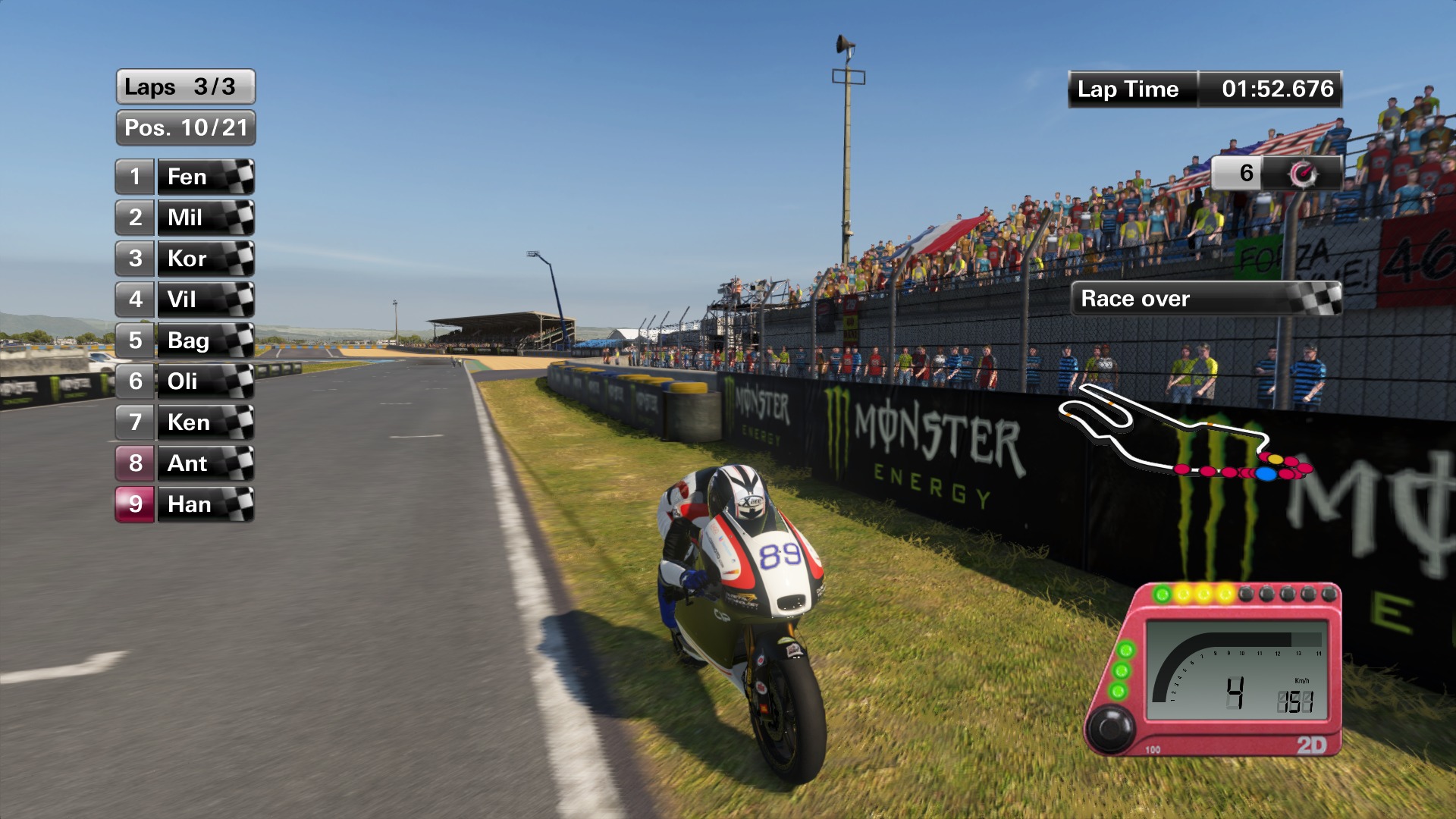
Task: Select the Oli leaderboard row
Action: tap(186, 382)
